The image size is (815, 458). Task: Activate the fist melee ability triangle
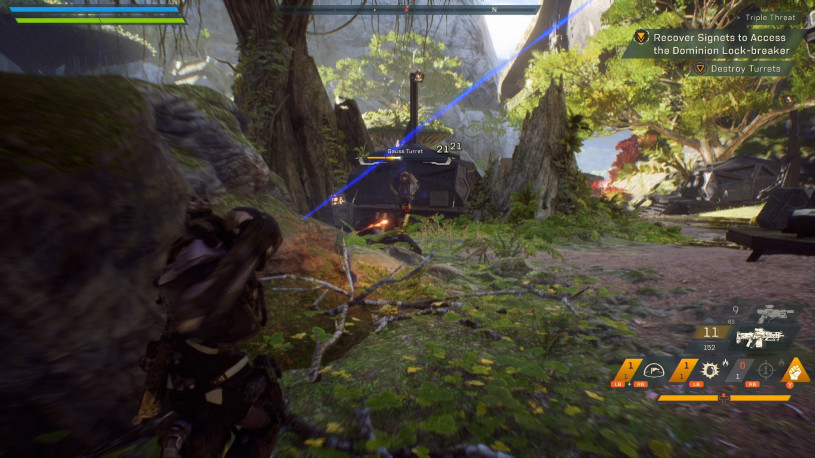point(796,369)
